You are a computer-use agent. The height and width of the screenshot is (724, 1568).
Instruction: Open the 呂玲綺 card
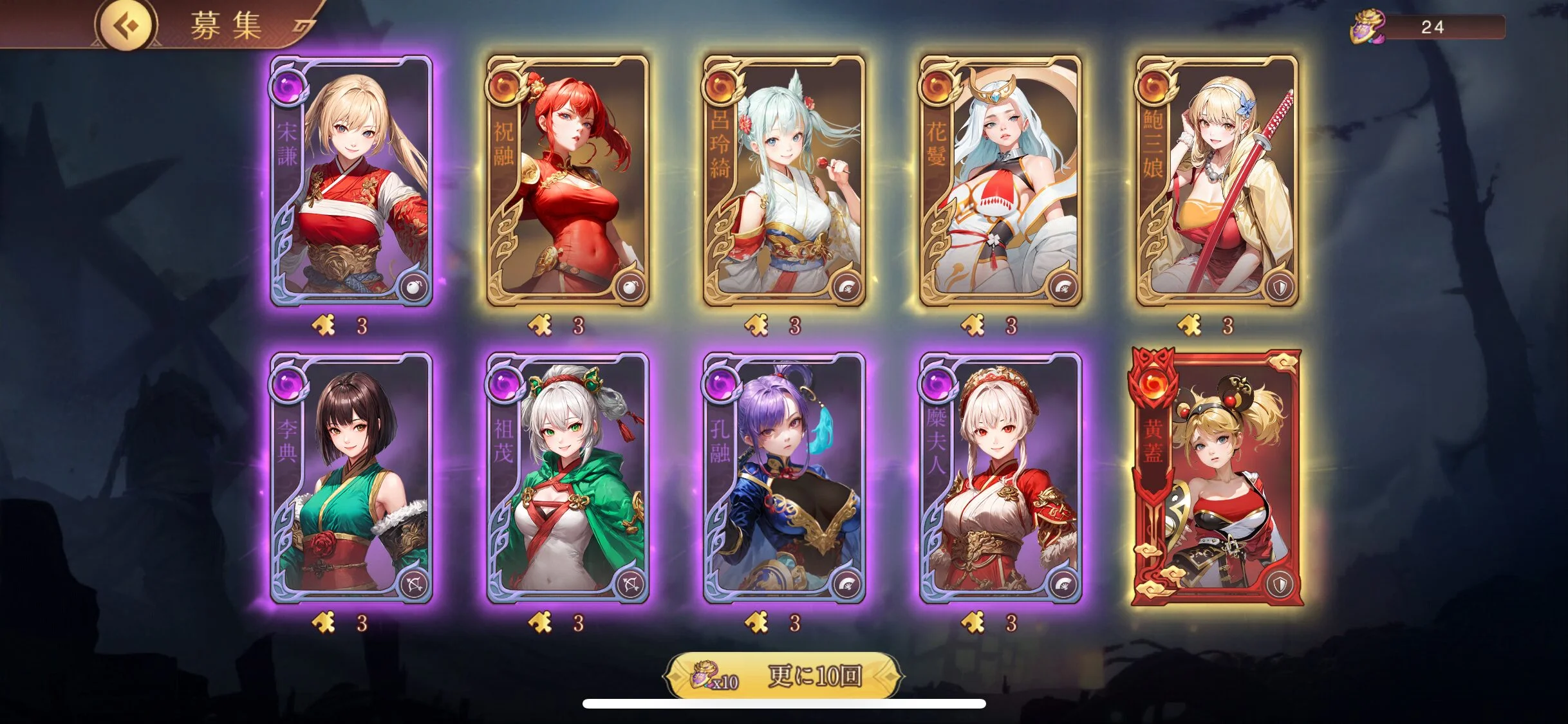pyautogui.click(x=784, y=181)
